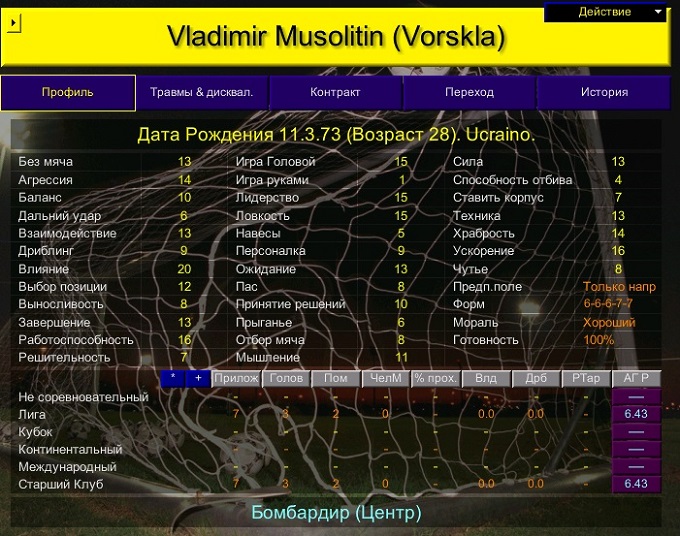Open the Действие dropdown menu

606,12
